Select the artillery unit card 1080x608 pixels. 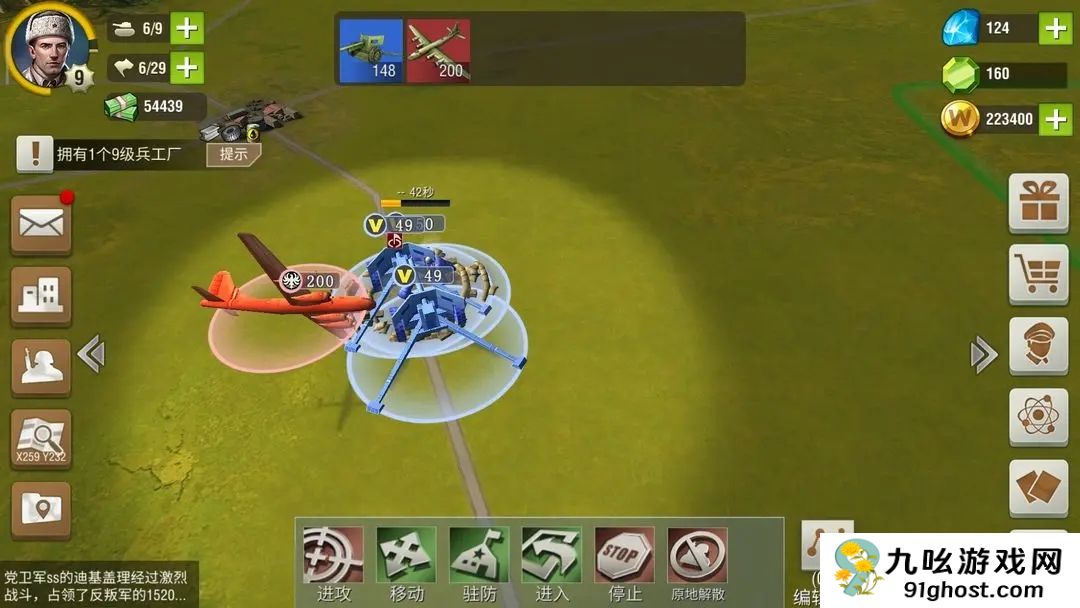tap(371, 50)
